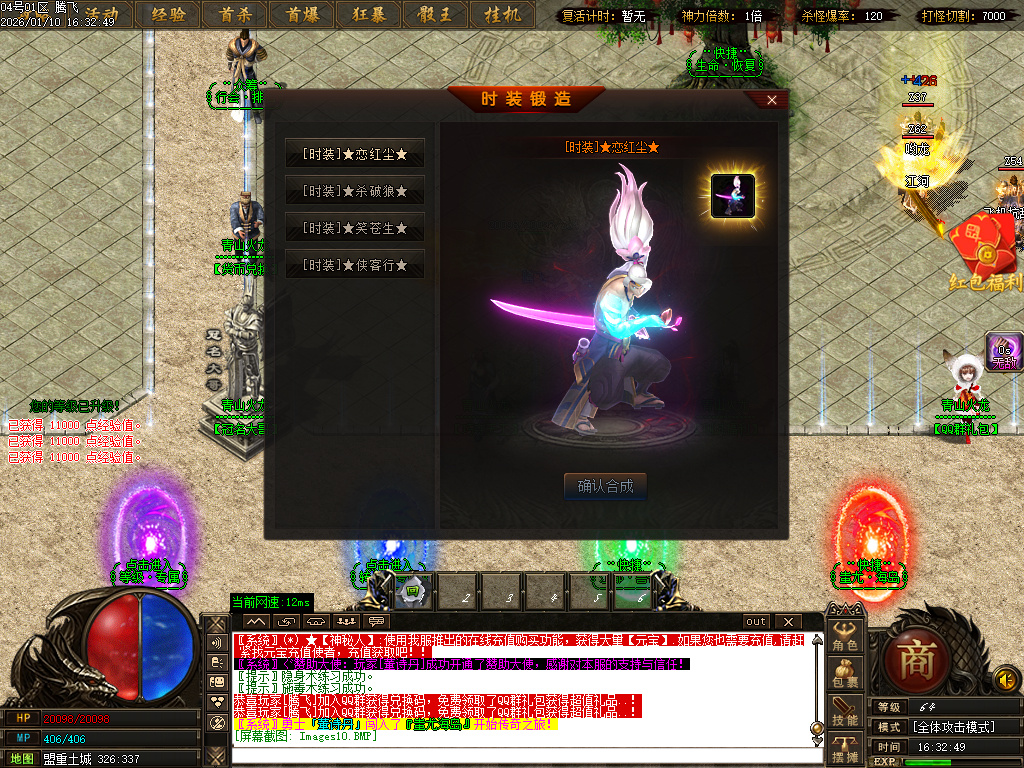This screenshot has width=1024, height=768.
Task: Open the 狂暴 top menu
Action: tap(369, 15)
